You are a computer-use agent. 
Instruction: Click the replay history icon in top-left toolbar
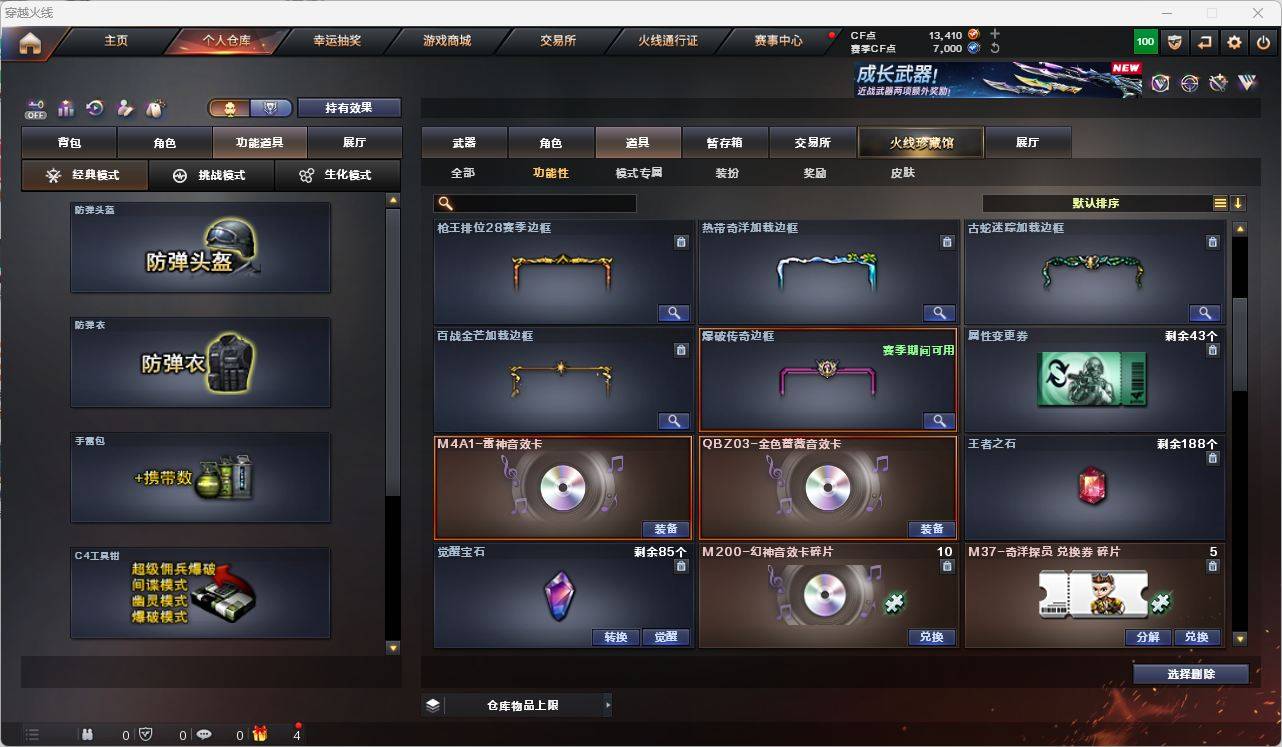[x=95, y=108]
